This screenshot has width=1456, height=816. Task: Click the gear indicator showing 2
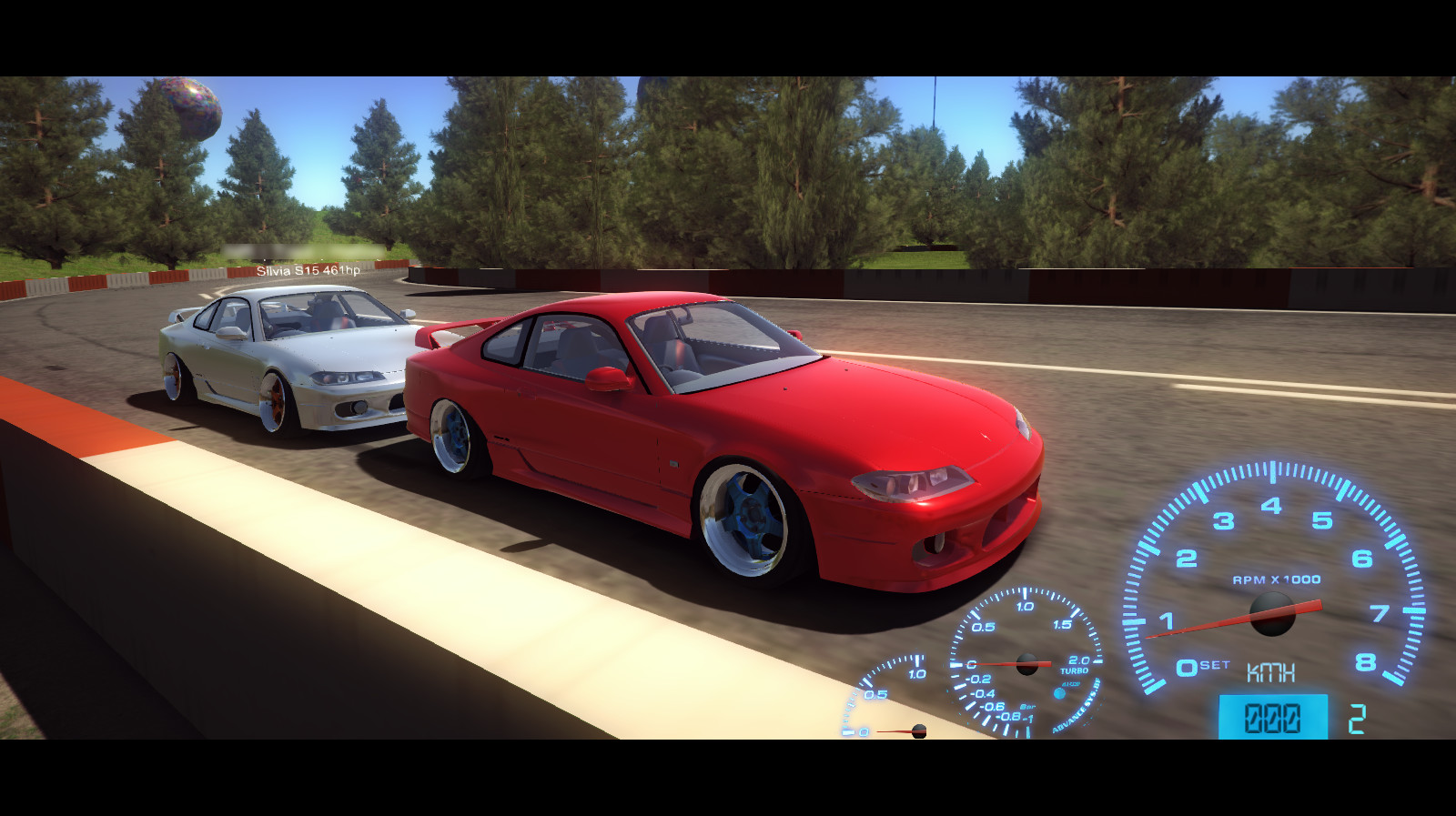click(1358, 717)
